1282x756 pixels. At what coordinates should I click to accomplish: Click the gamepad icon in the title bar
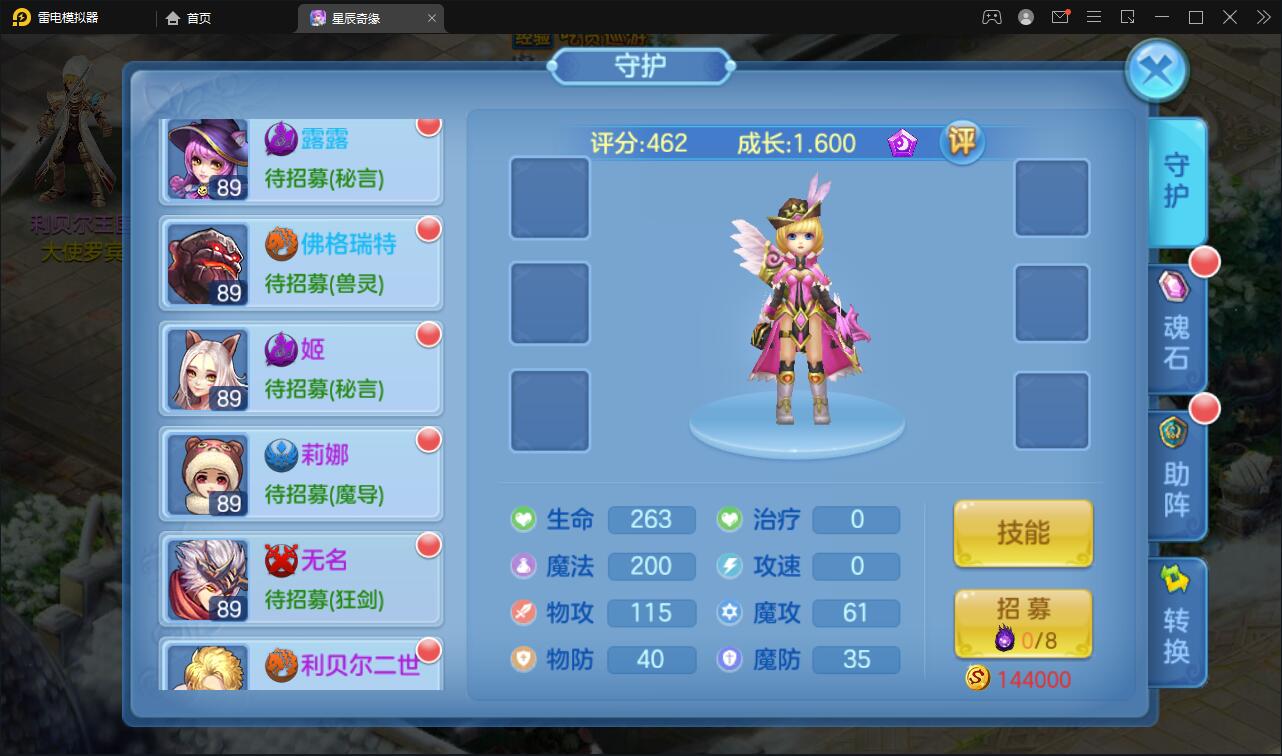click(992, 17)
